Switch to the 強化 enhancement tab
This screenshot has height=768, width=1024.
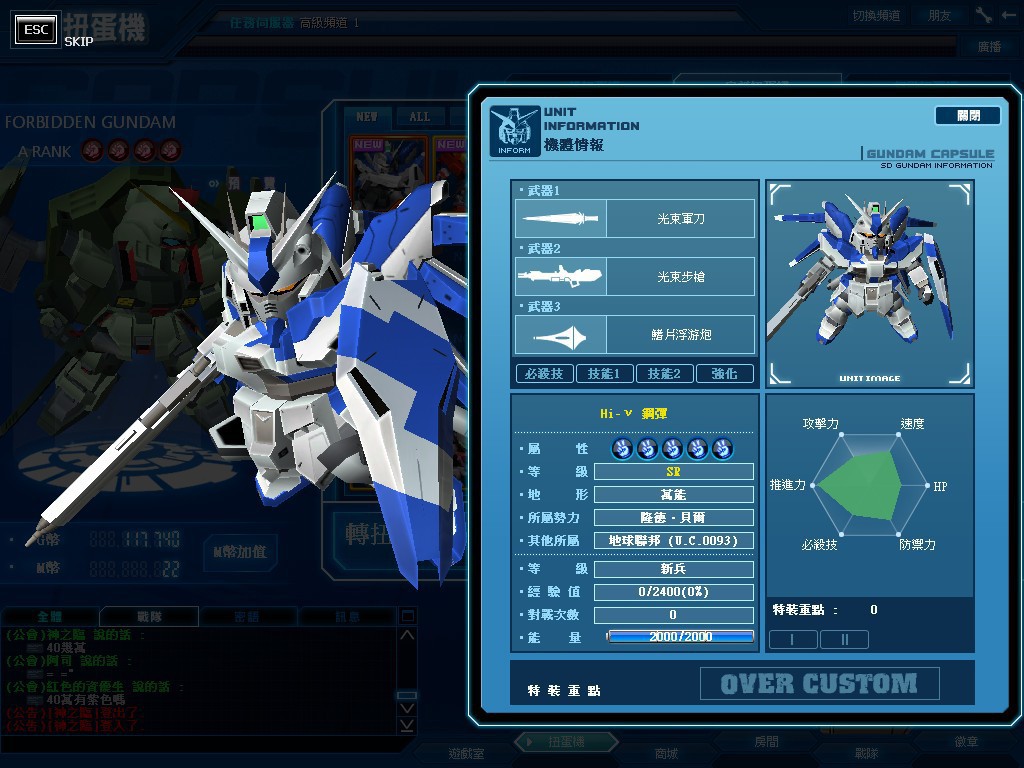[724, 373]
